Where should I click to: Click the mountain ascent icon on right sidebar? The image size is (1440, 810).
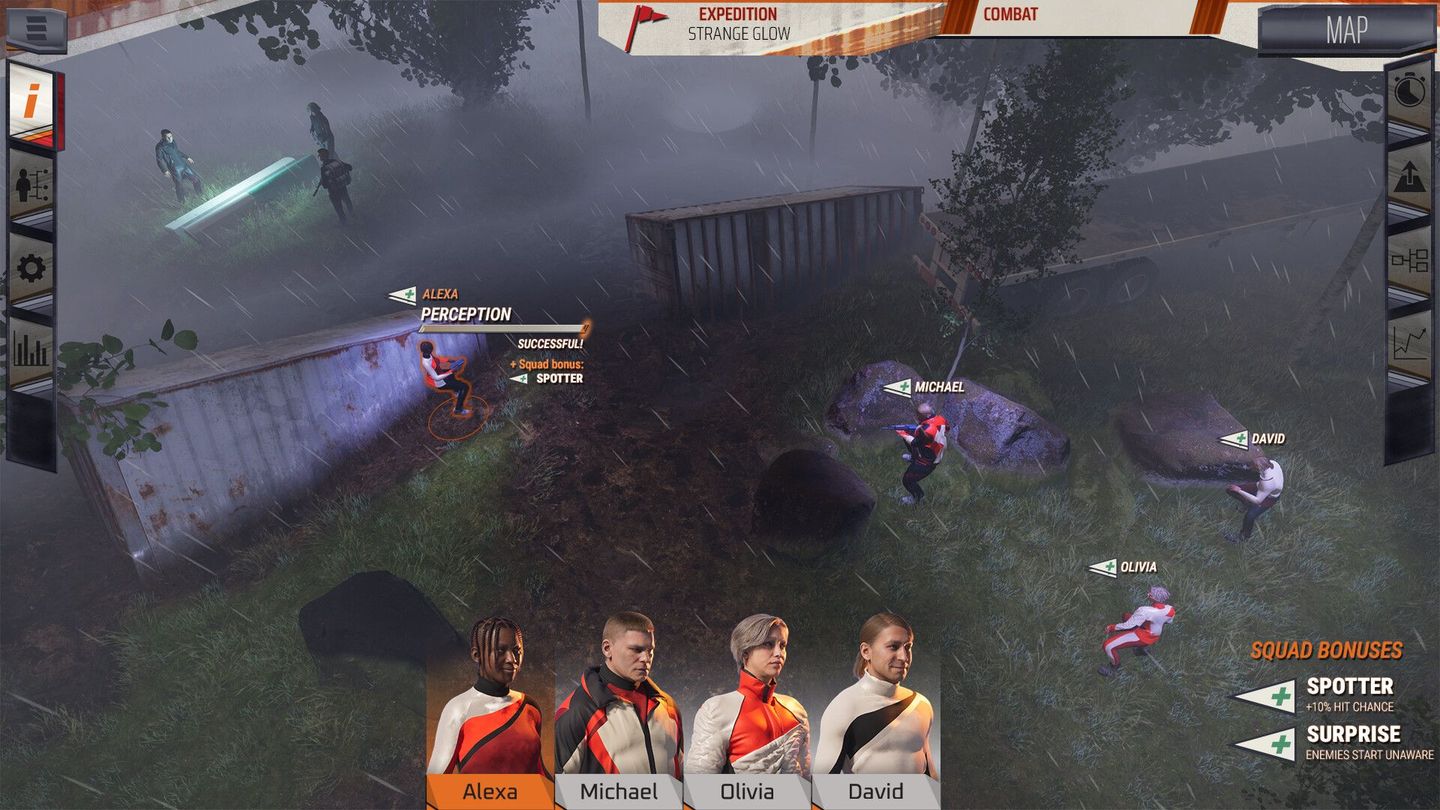(1410, 175)
